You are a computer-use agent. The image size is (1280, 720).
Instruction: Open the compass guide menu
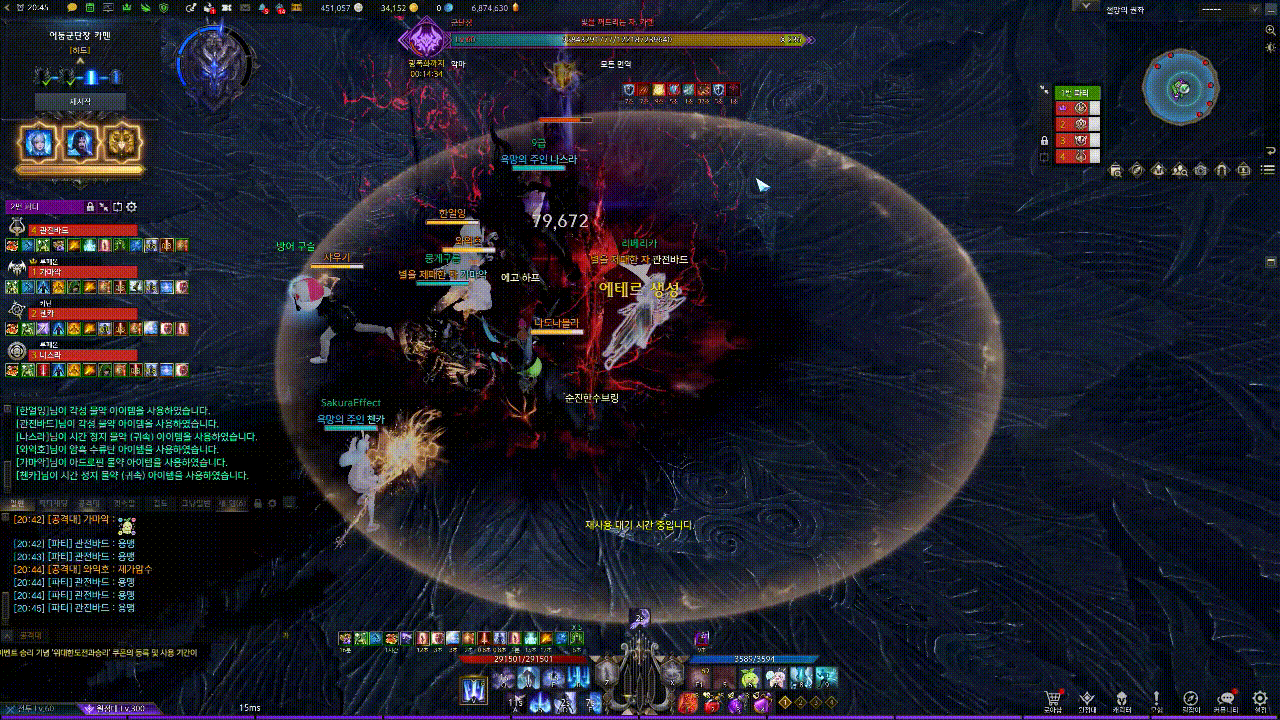click(1191, 699)
